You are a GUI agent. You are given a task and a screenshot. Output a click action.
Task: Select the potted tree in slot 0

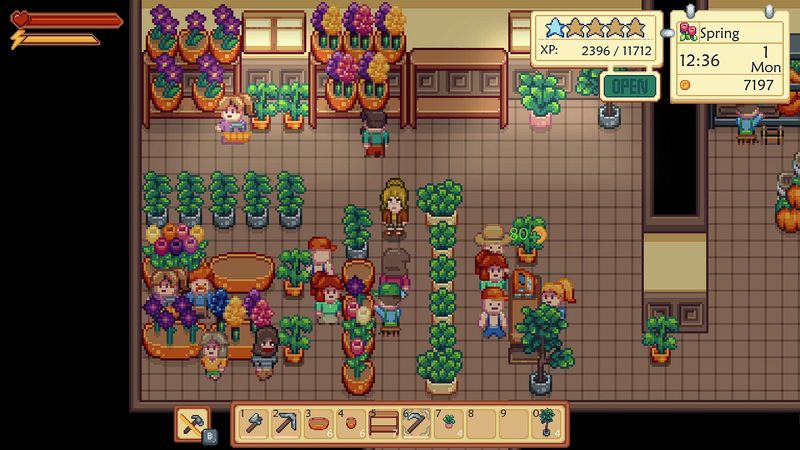click(546, 424)
